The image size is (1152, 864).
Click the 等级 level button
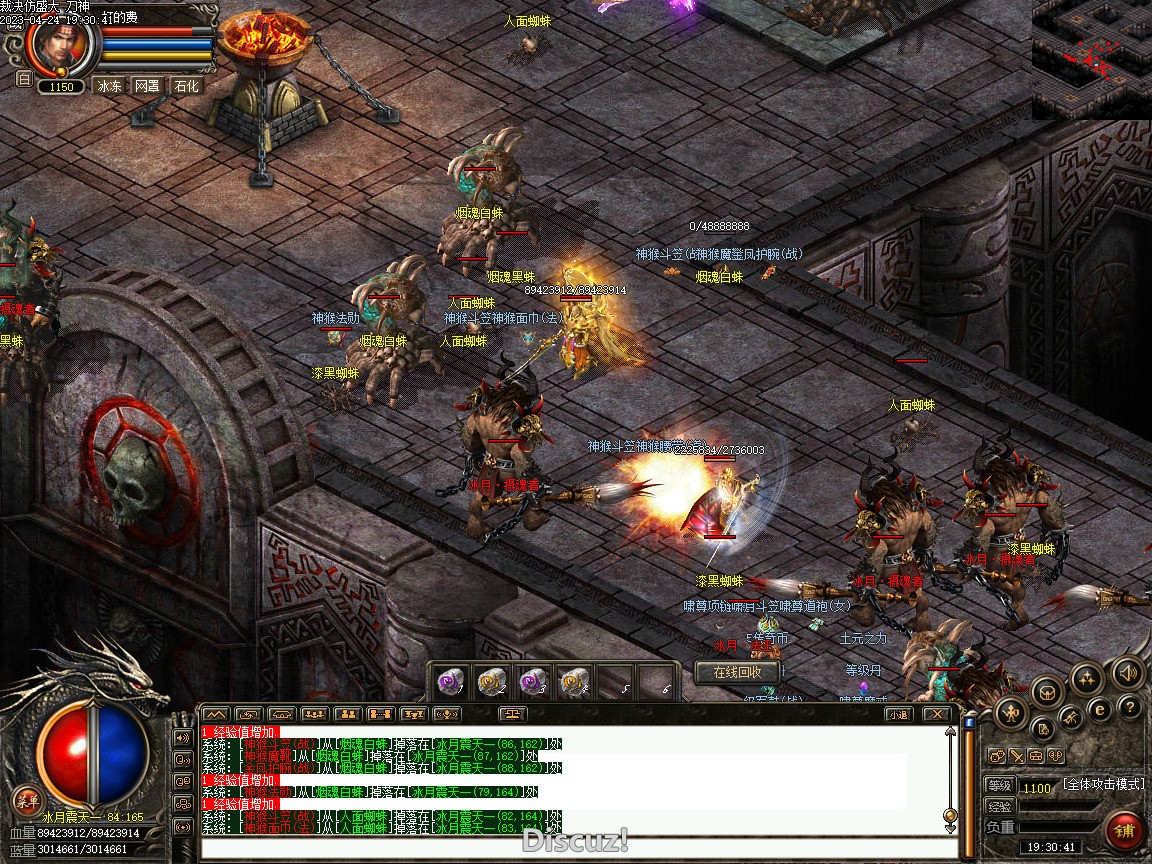coord(999,787)
